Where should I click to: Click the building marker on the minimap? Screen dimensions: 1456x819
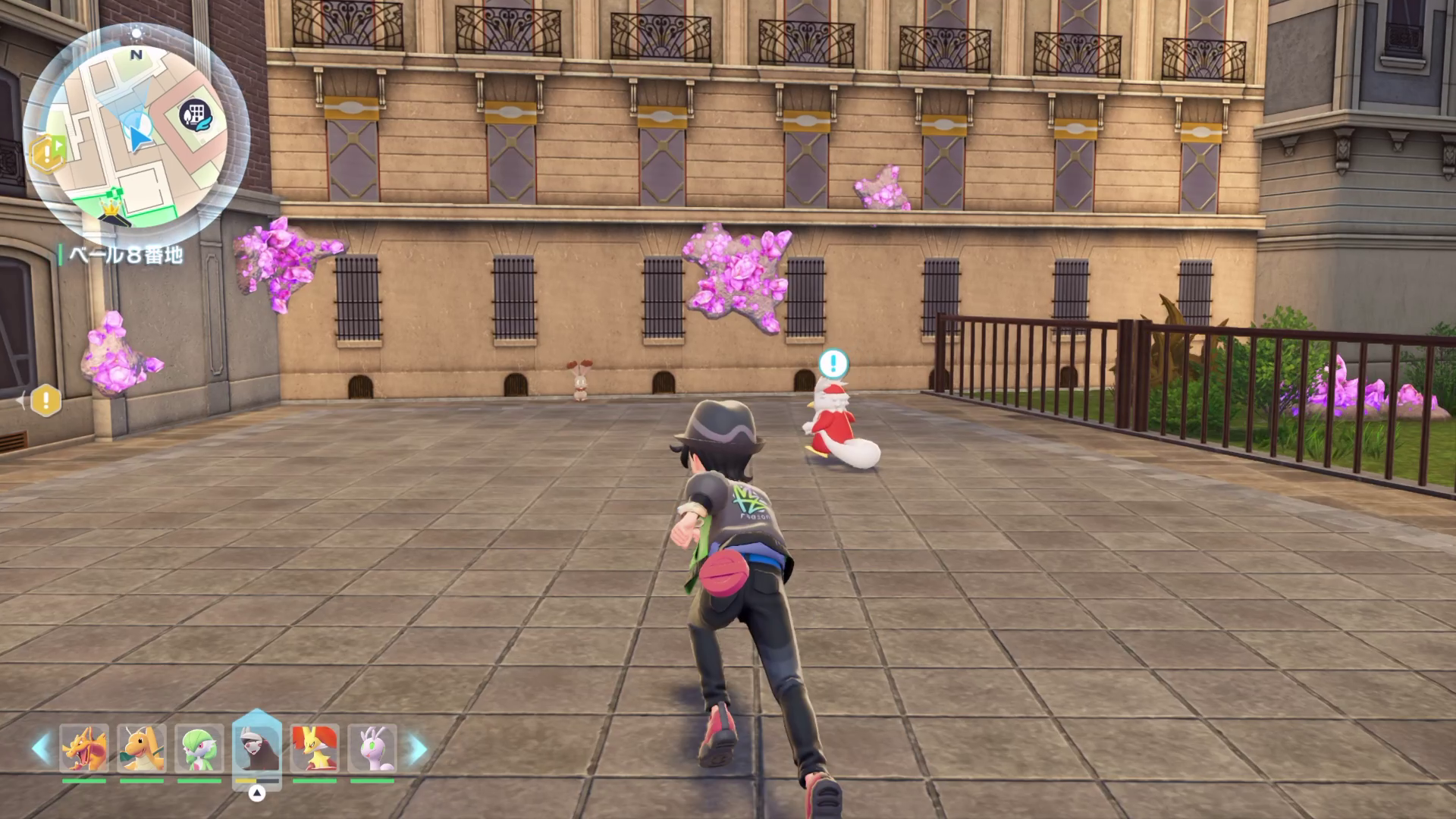pyautogui.click(x=196, y=116)
